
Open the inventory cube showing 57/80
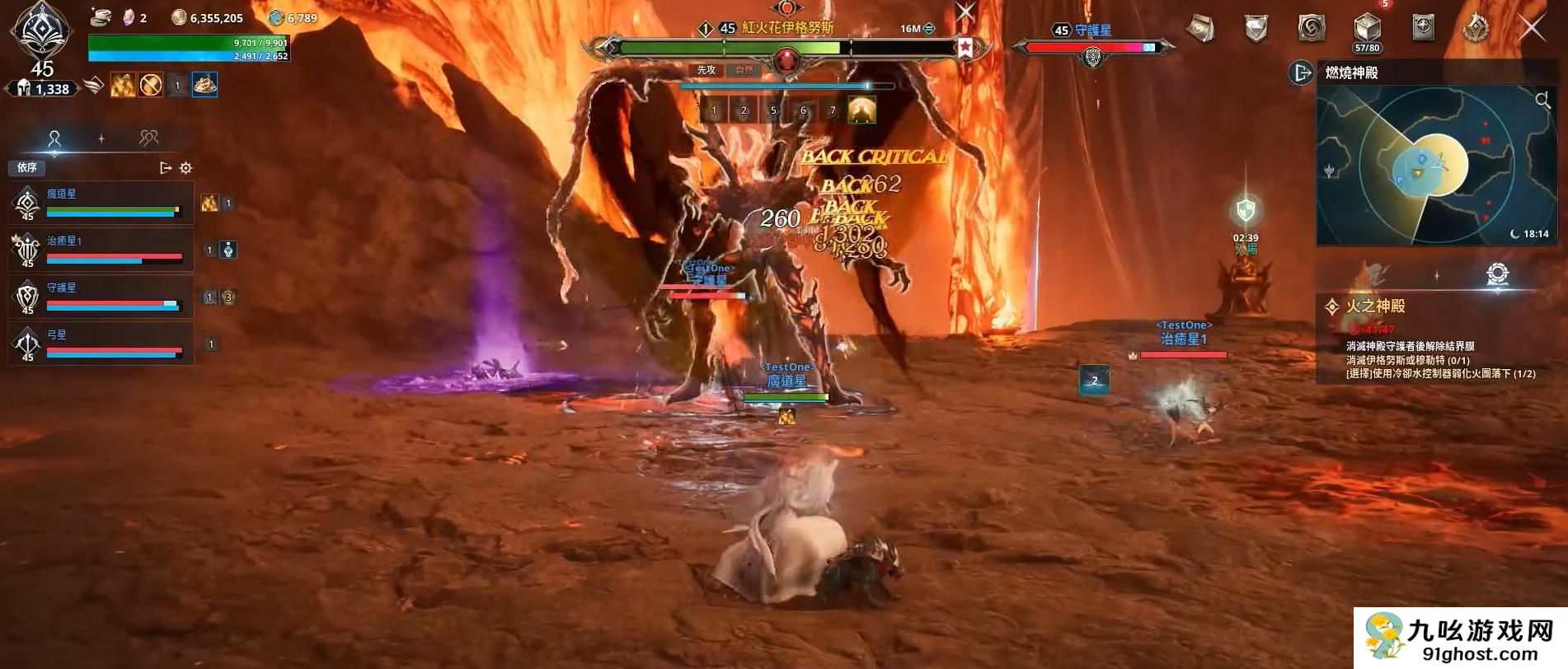(x=1367, y=29)
